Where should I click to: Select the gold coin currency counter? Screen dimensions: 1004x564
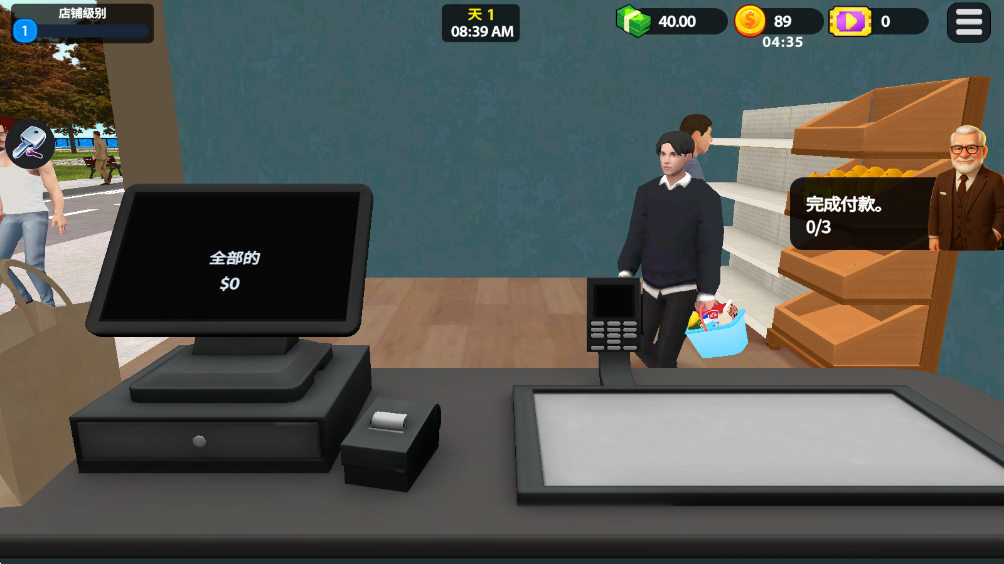pos(778,21)
